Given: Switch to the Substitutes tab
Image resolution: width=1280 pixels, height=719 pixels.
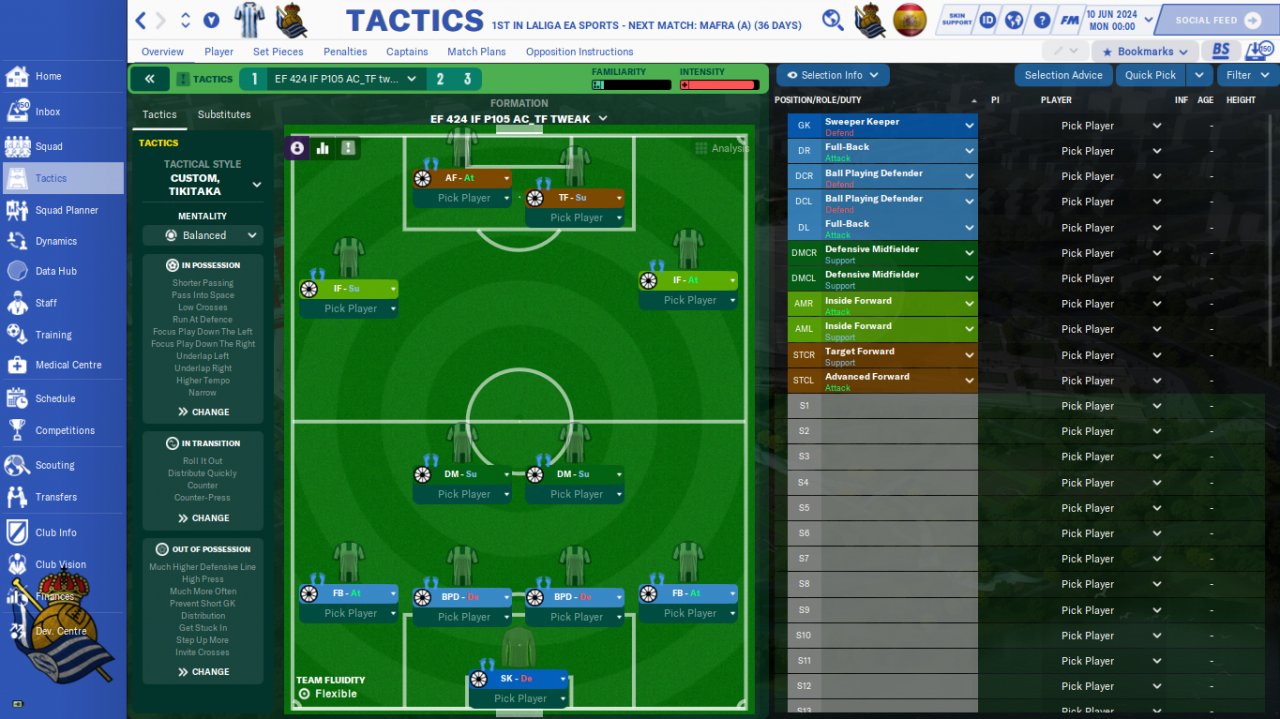Looking at the screenshot, I should [224, 115].
